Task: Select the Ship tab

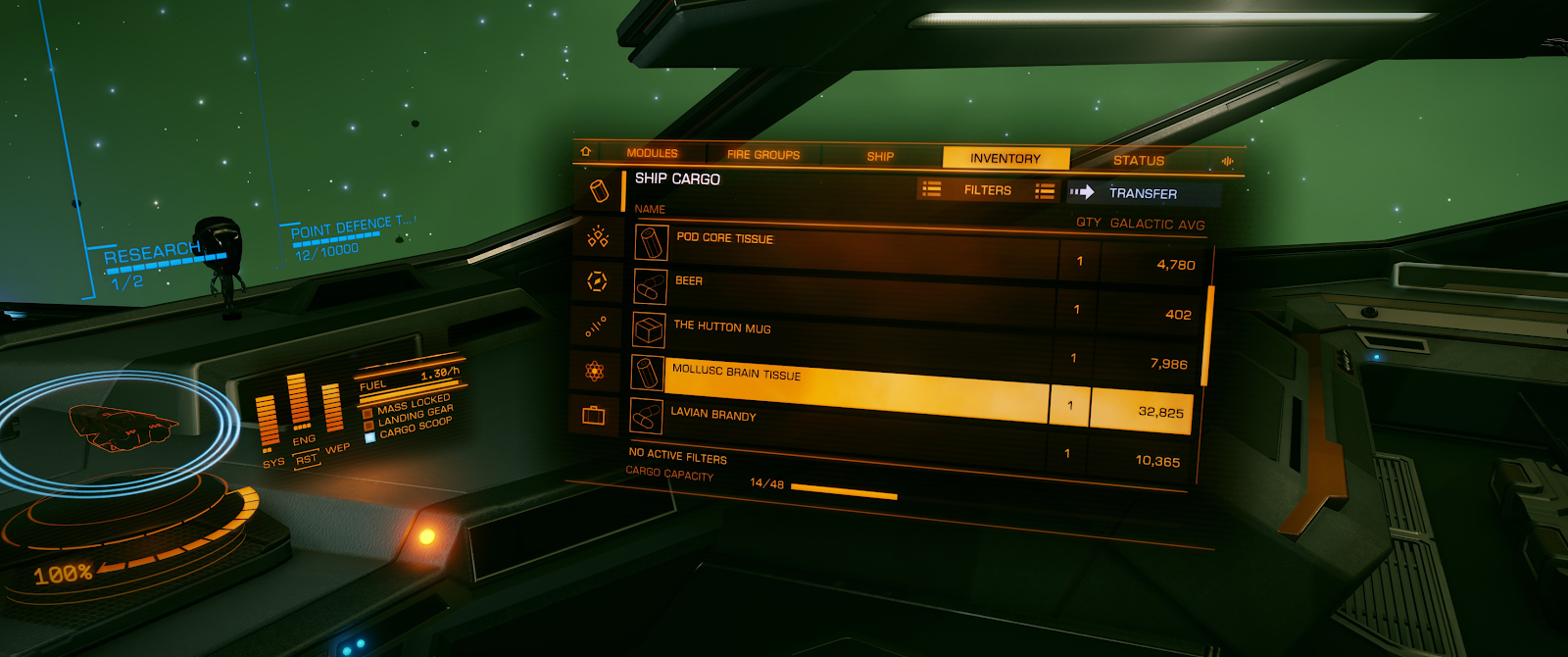Action: pos(880,156)
